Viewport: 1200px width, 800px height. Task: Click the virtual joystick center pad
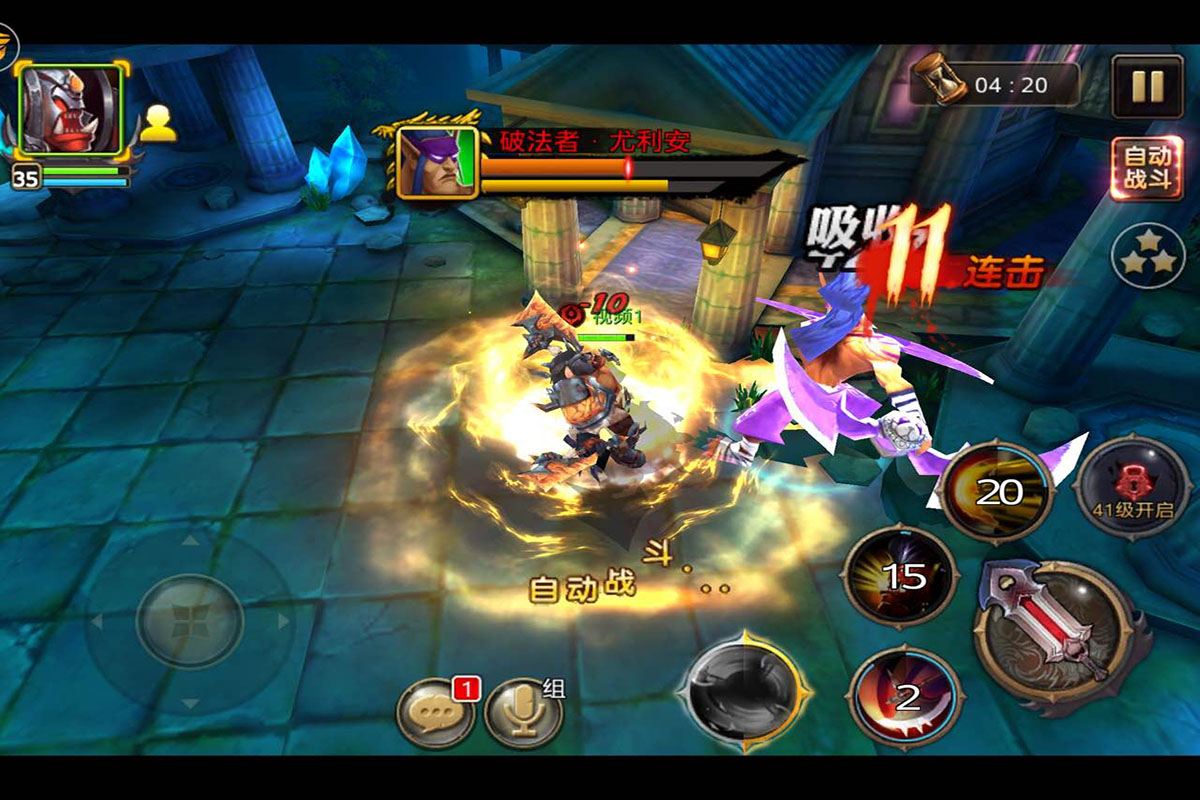pyautogui.click(x=189, y=621)
